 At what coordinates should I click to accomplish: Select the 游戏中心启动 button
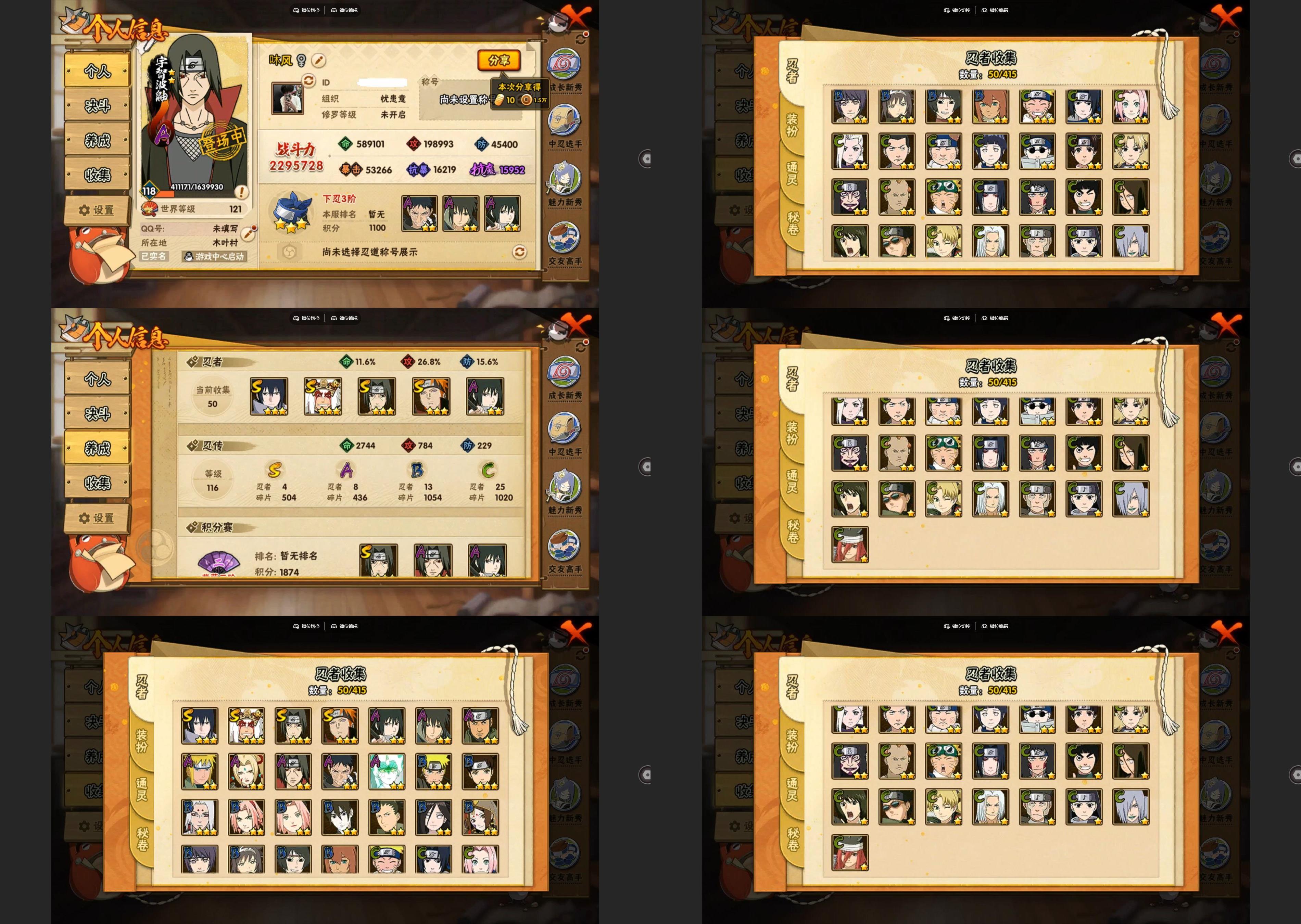point(214,257)
